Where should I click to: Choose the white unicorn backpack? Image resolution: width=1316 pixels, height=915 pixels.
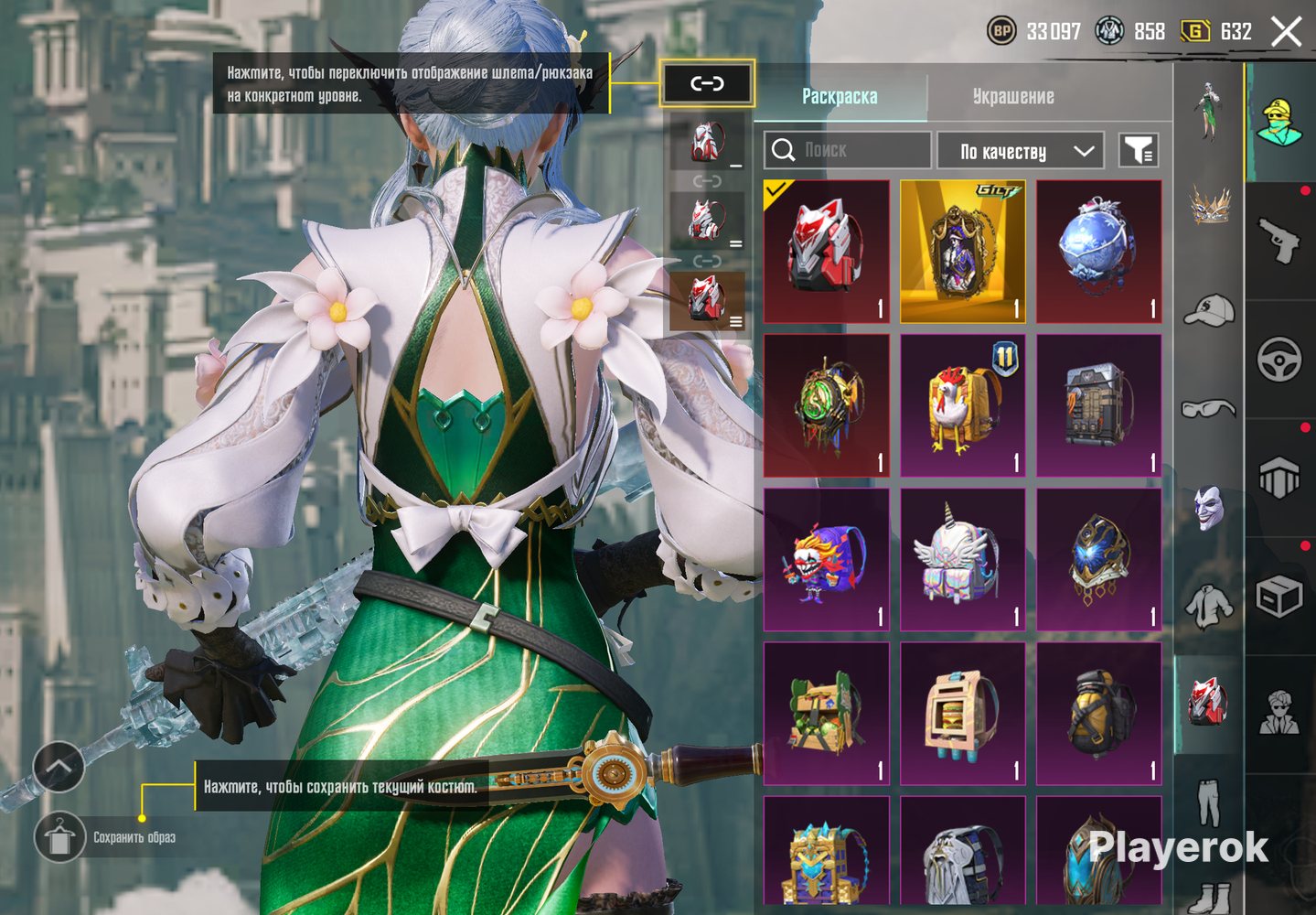pos(962,559)
